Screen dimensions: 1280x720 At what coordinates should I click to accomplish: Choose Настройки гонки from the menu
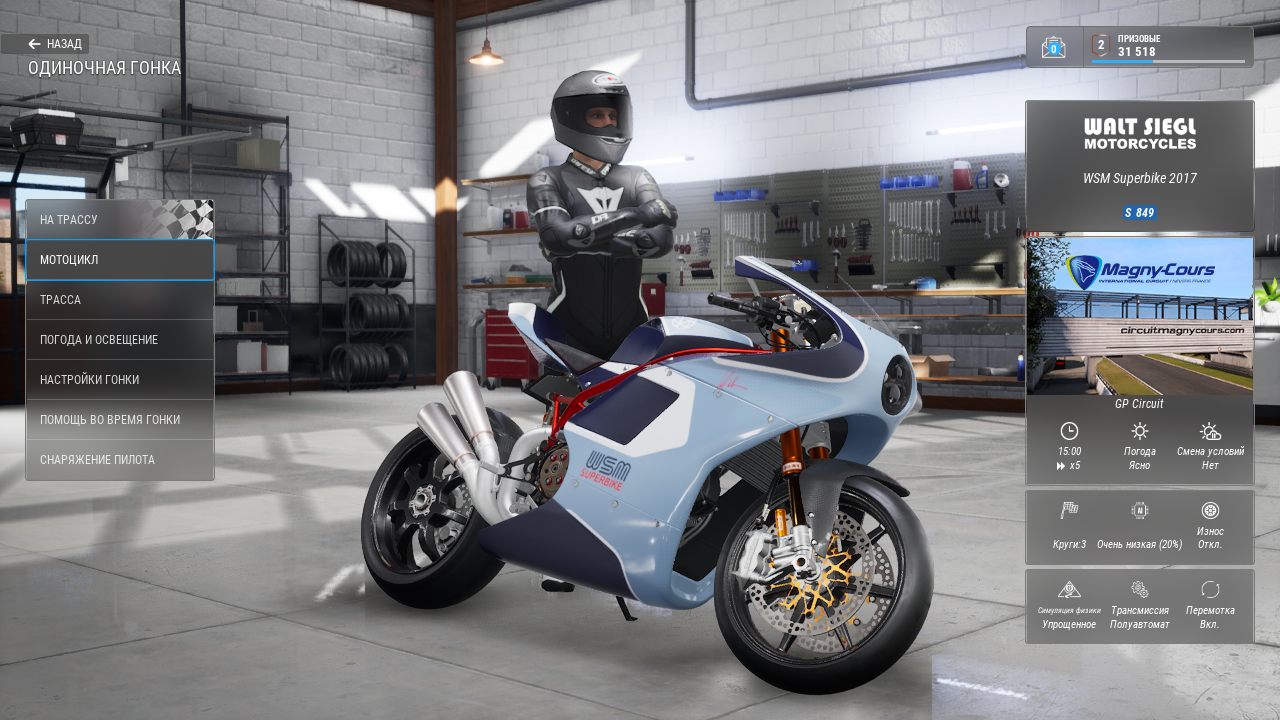click(119, 380)
